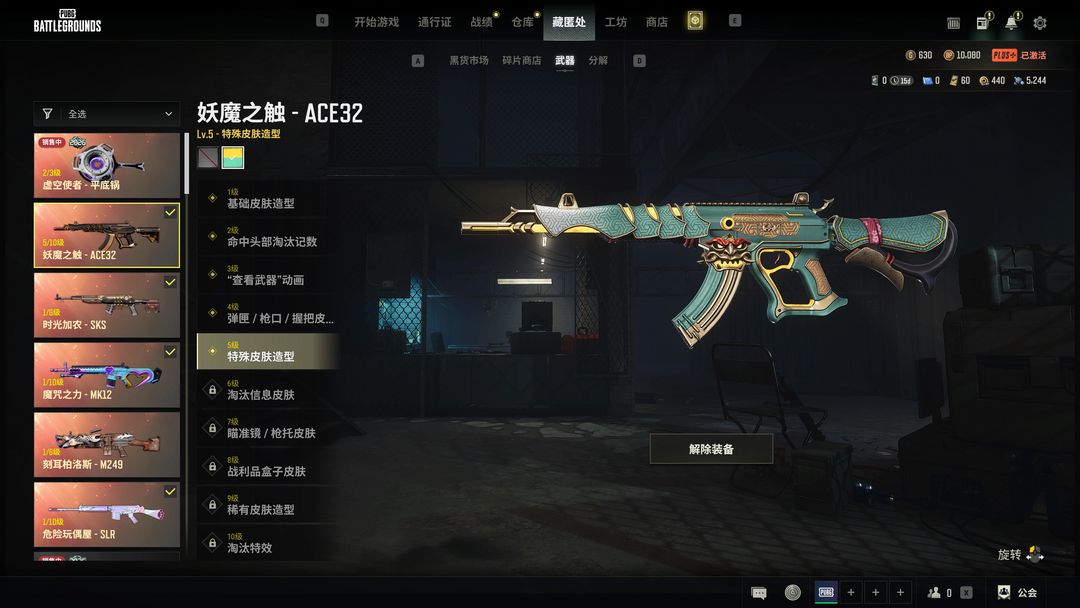Click the 解除装备 button
The image size is (1080, 608).
pyautogui.click(x=711, y=449)
